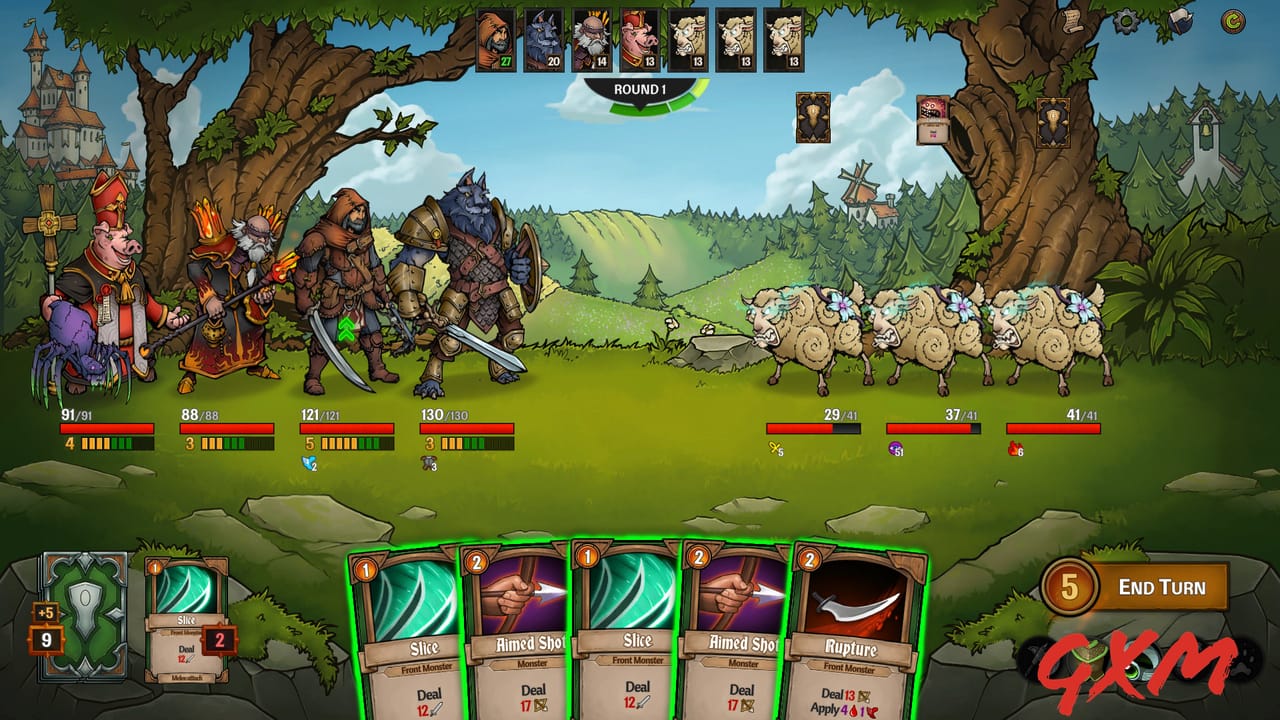Click the pig bishop portrait at the top
1280x720 pixels.
637,40
